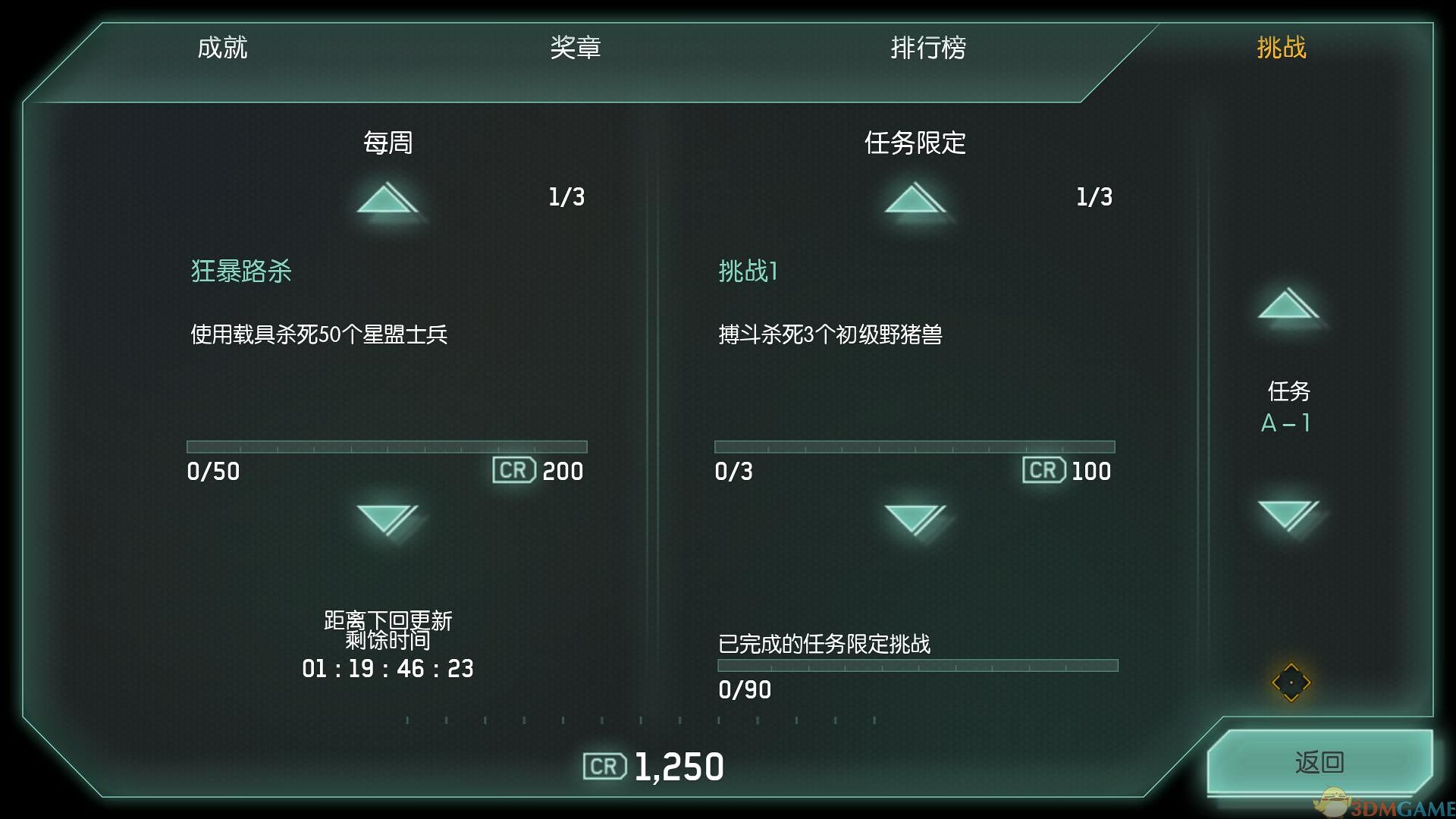Switch to the 成就 tab
Viewport: 1456px width, 819px height.
[223, 48]
